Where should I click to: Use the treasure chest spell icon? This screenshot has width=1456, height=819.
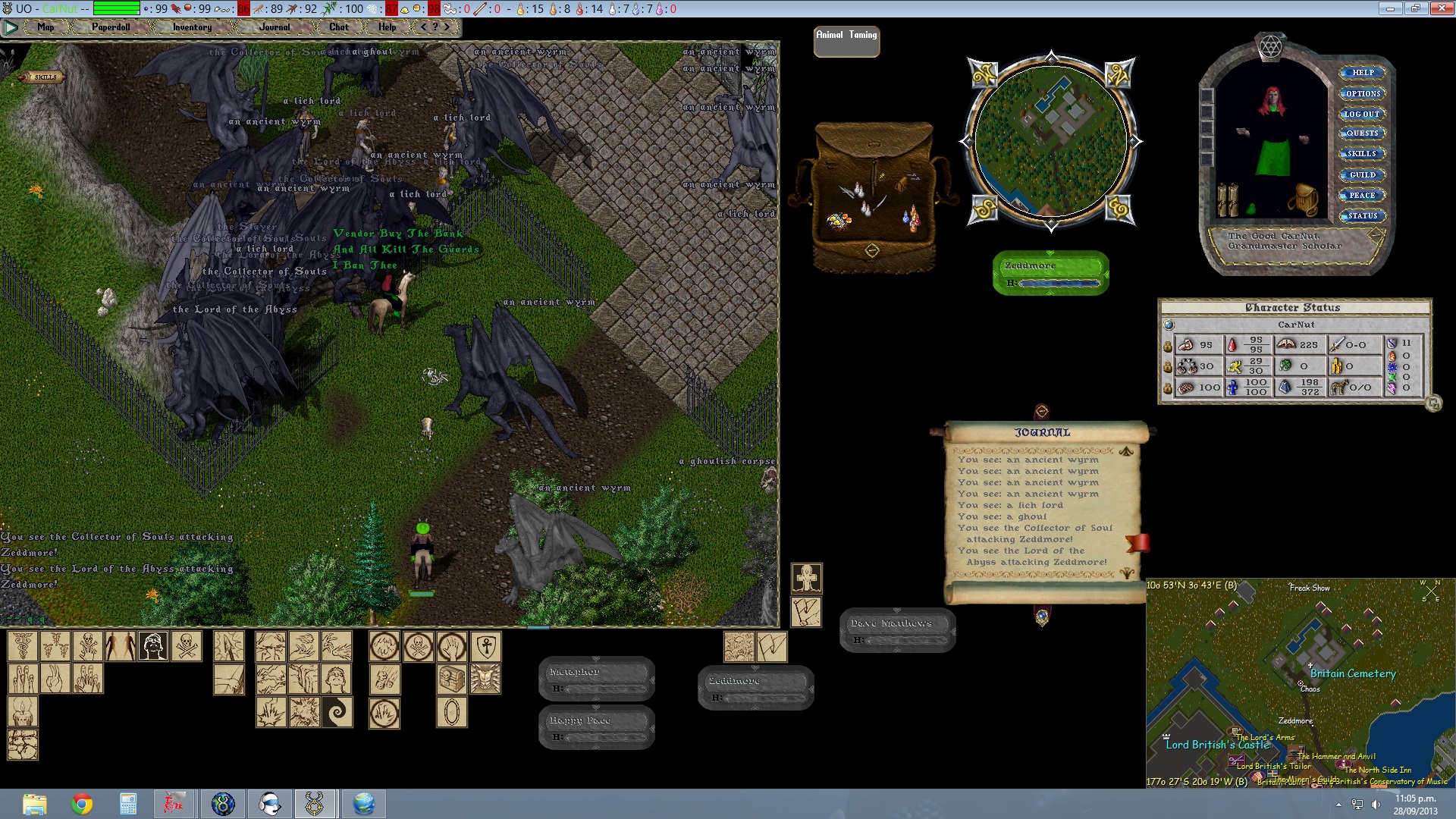click(x=452, y=679)
